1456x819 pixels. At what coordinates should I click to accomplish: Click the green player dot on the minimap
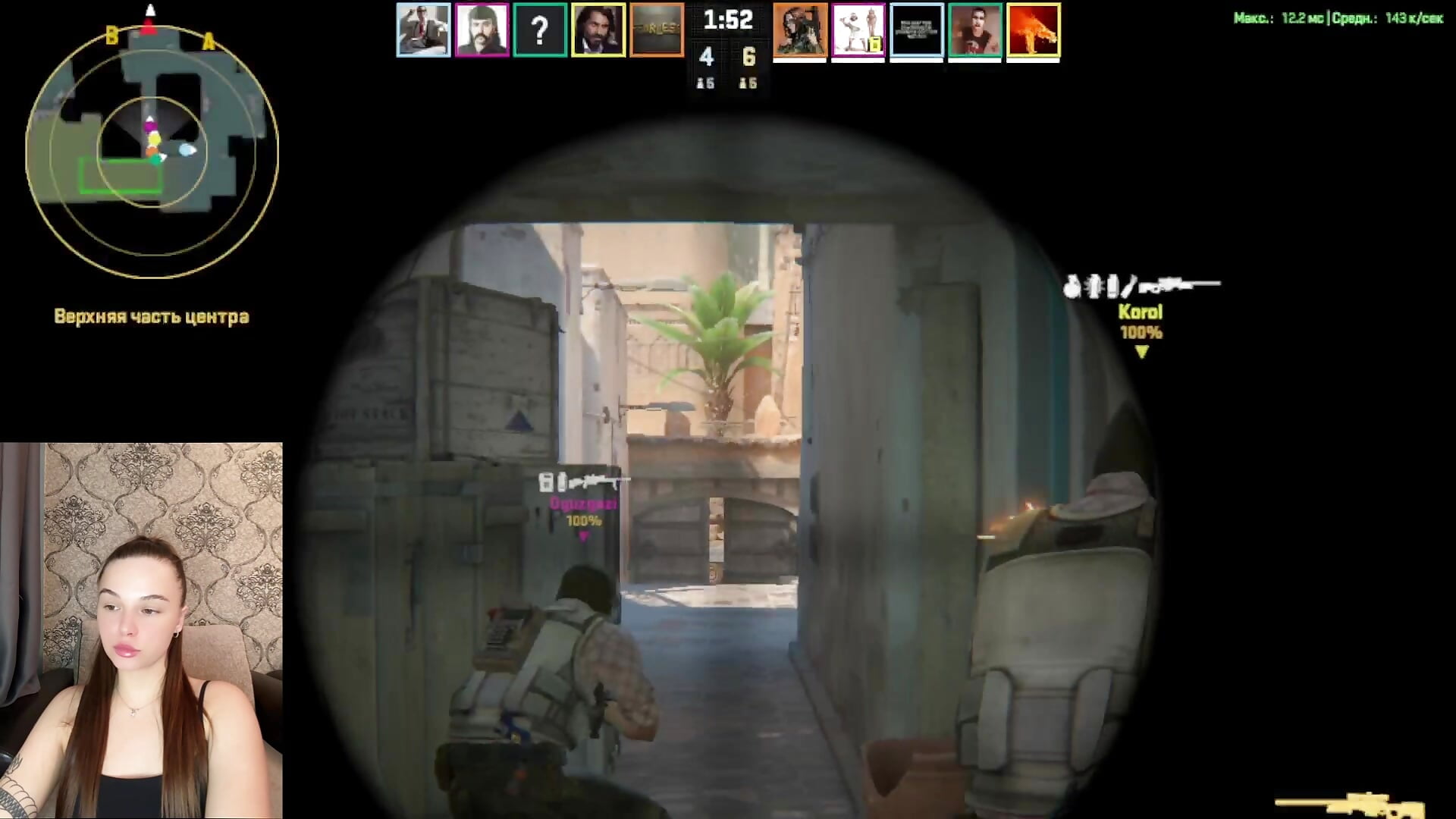coord(157,161)
